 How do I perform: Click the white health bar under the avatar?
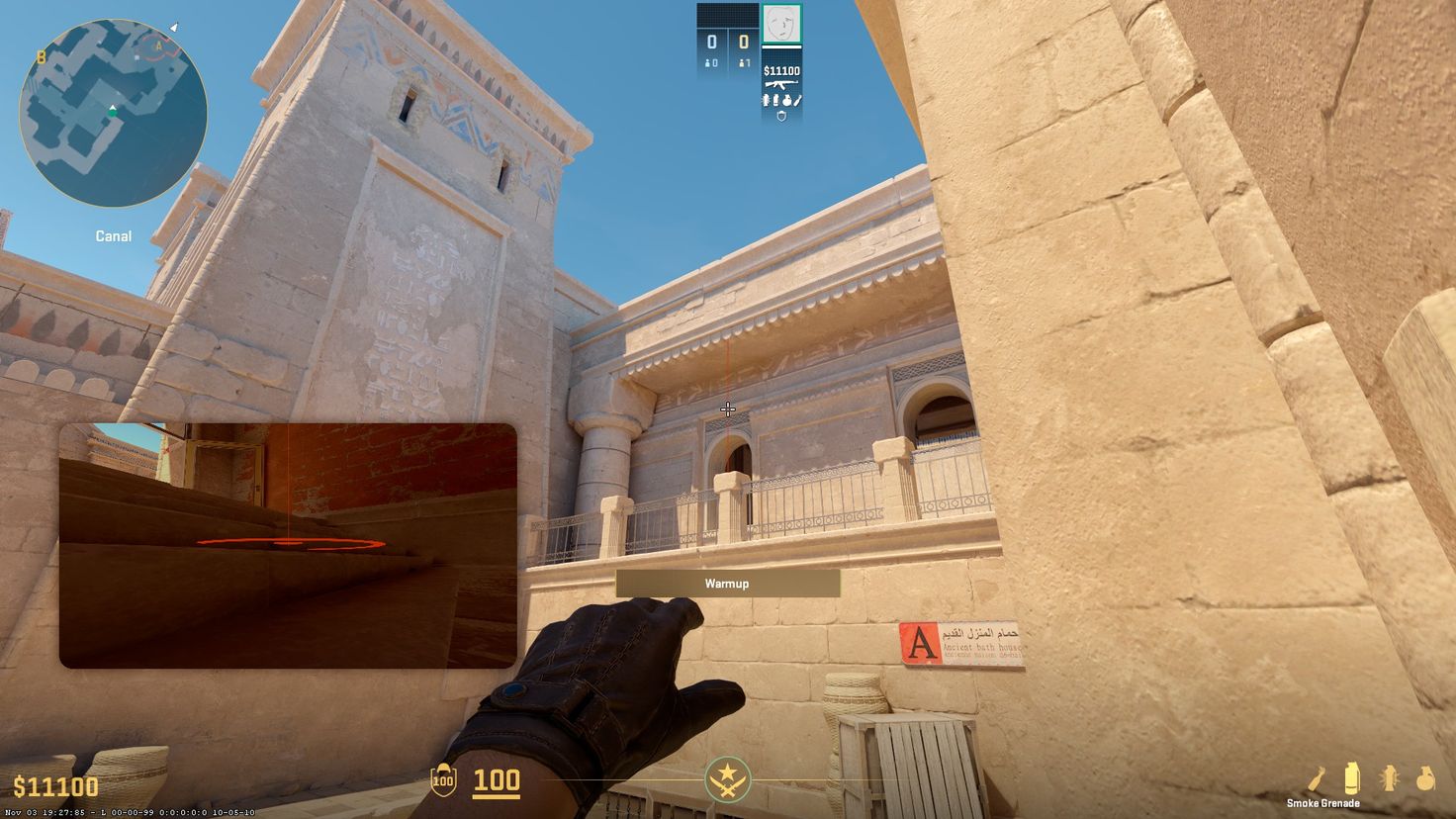tap(781, 46)
